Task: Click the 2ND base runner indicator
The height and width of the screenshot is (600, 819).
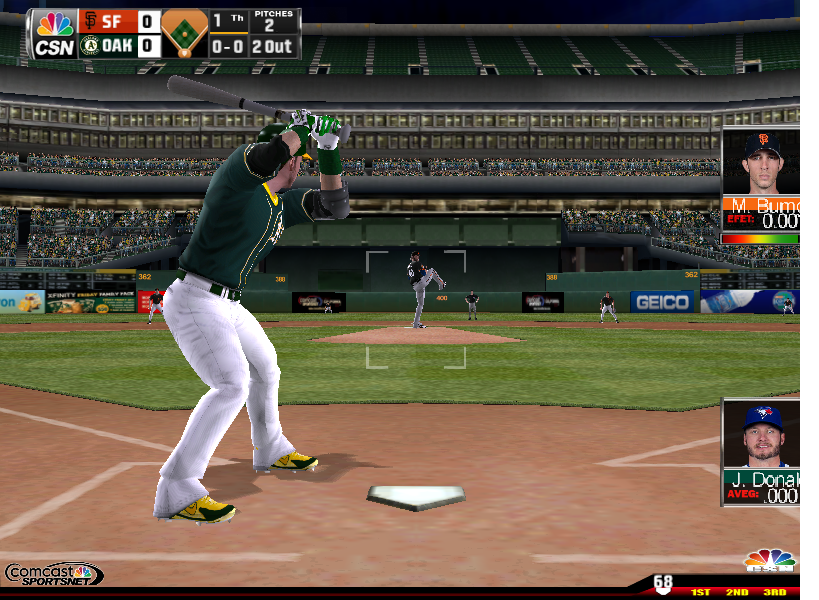Action: click(x=737, y=592)
